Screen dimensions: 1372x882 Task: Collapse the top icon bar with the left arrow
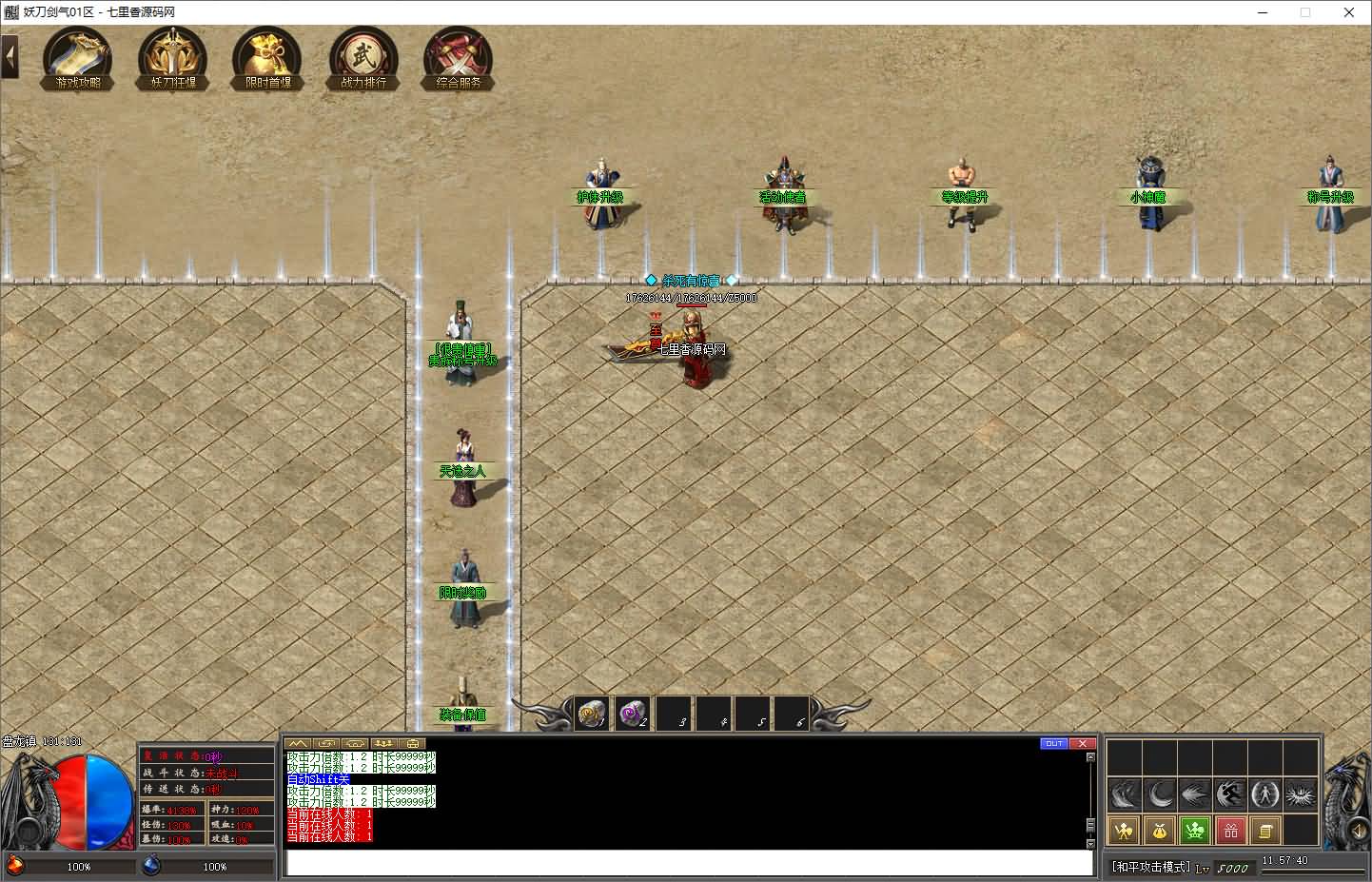[10, 57]
